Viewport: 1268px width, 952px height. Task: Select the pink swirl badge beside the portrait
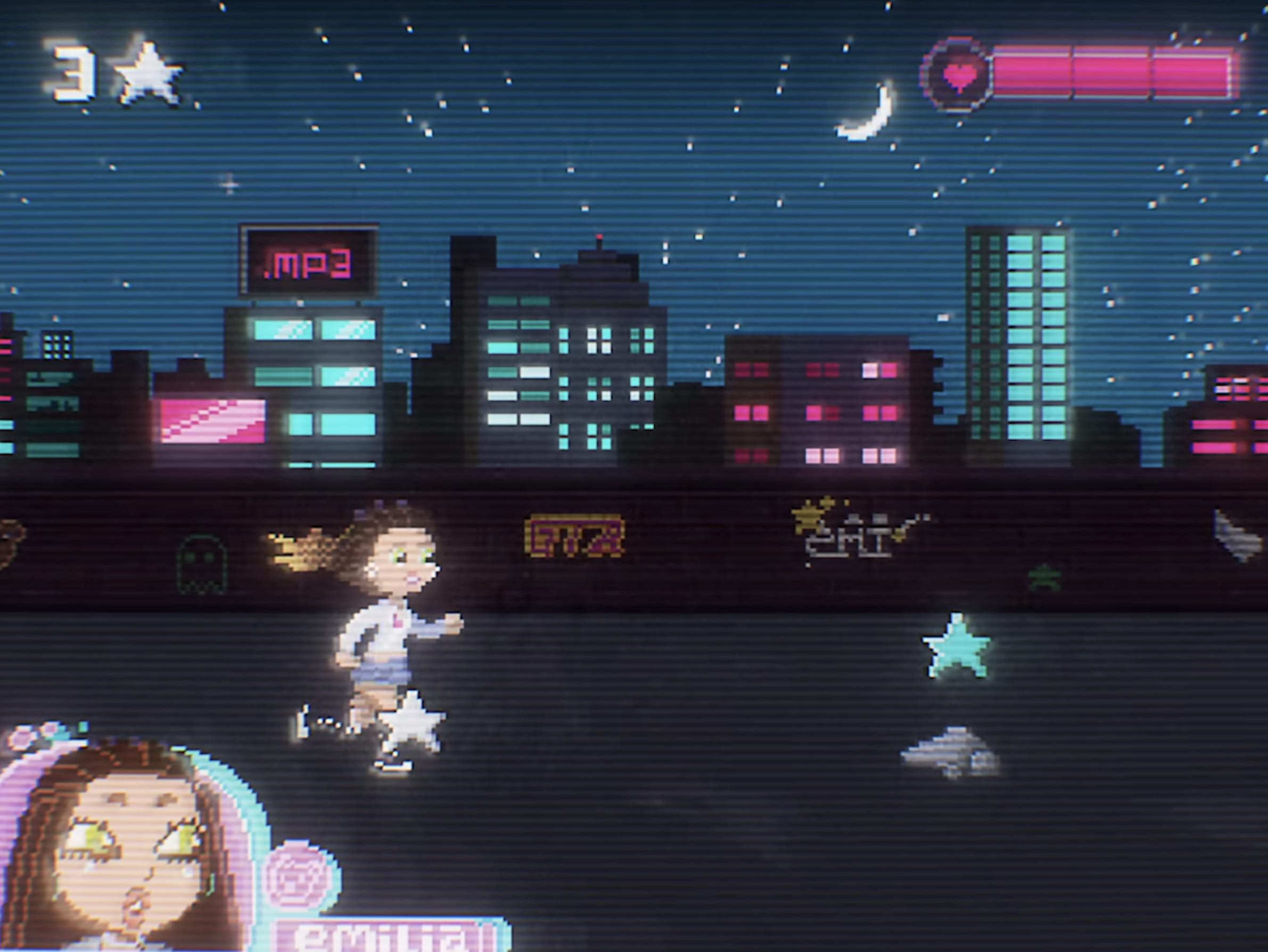click(x=299, y=877)
